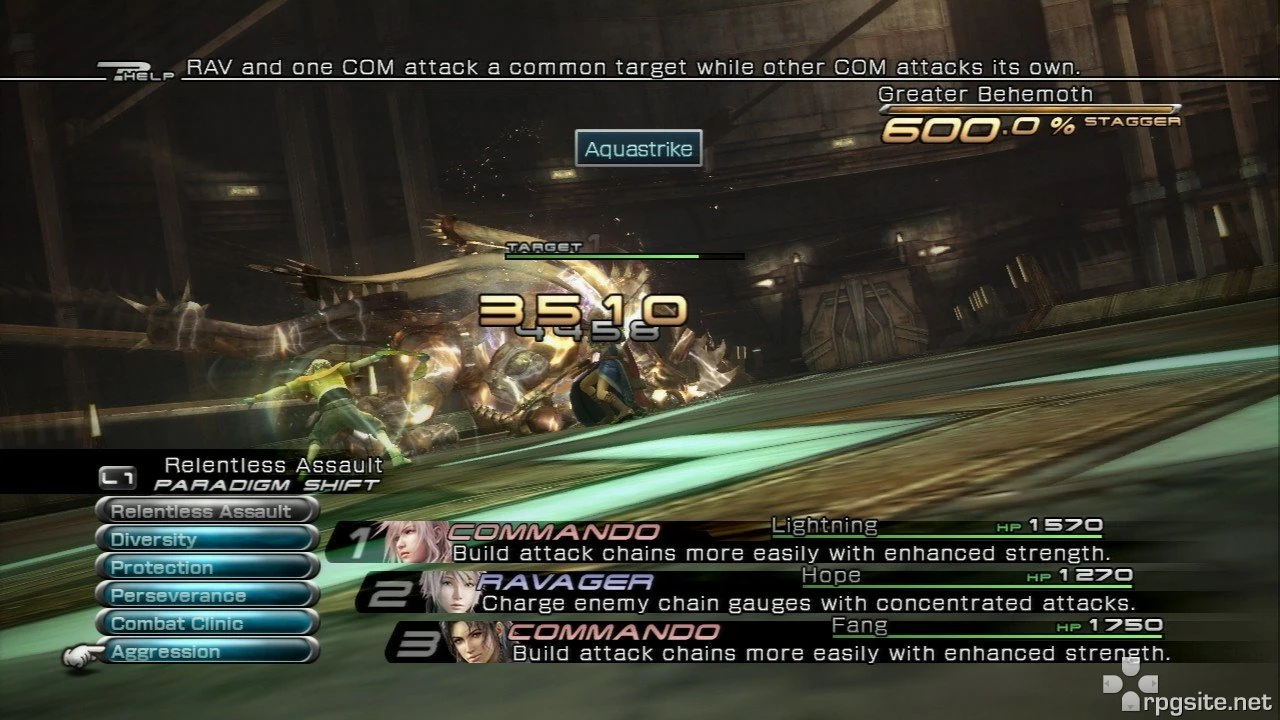
Task: Pick the Perseverance paradigm
Action: coord(205,594)
